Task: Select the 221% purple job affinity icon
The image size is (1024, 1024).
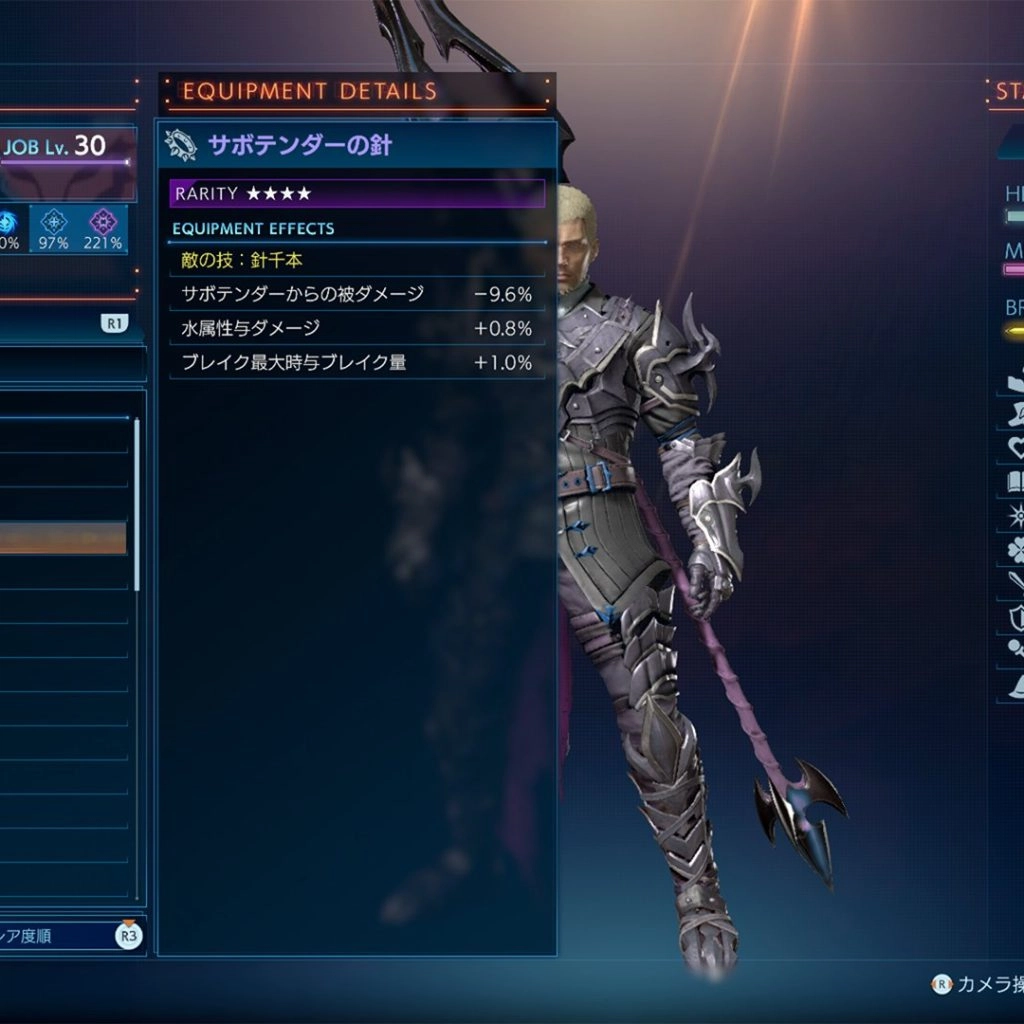Action: tap(103, 229)
